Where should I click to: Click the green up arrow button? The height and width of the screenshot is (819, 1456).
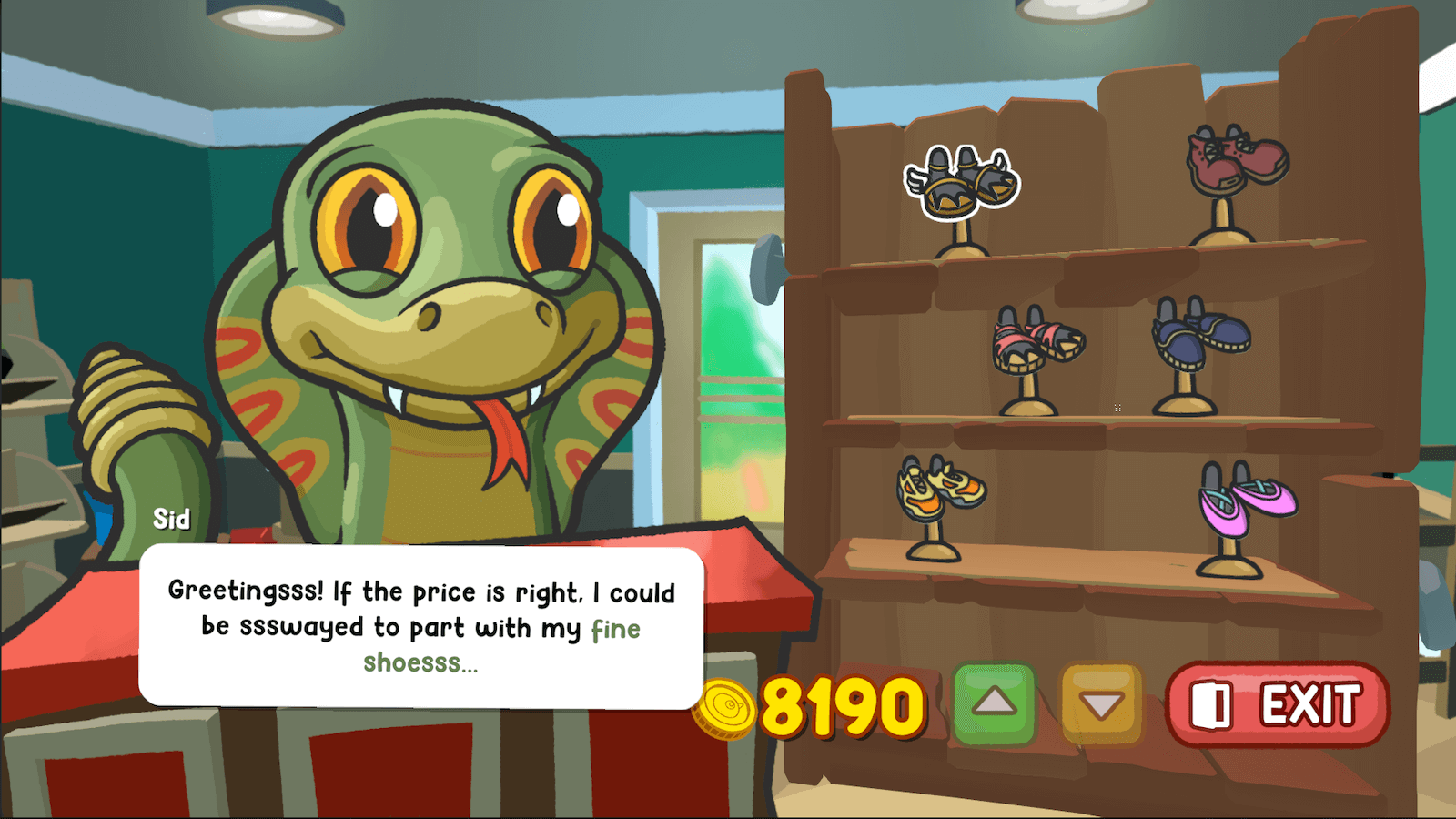coord(994,703)
